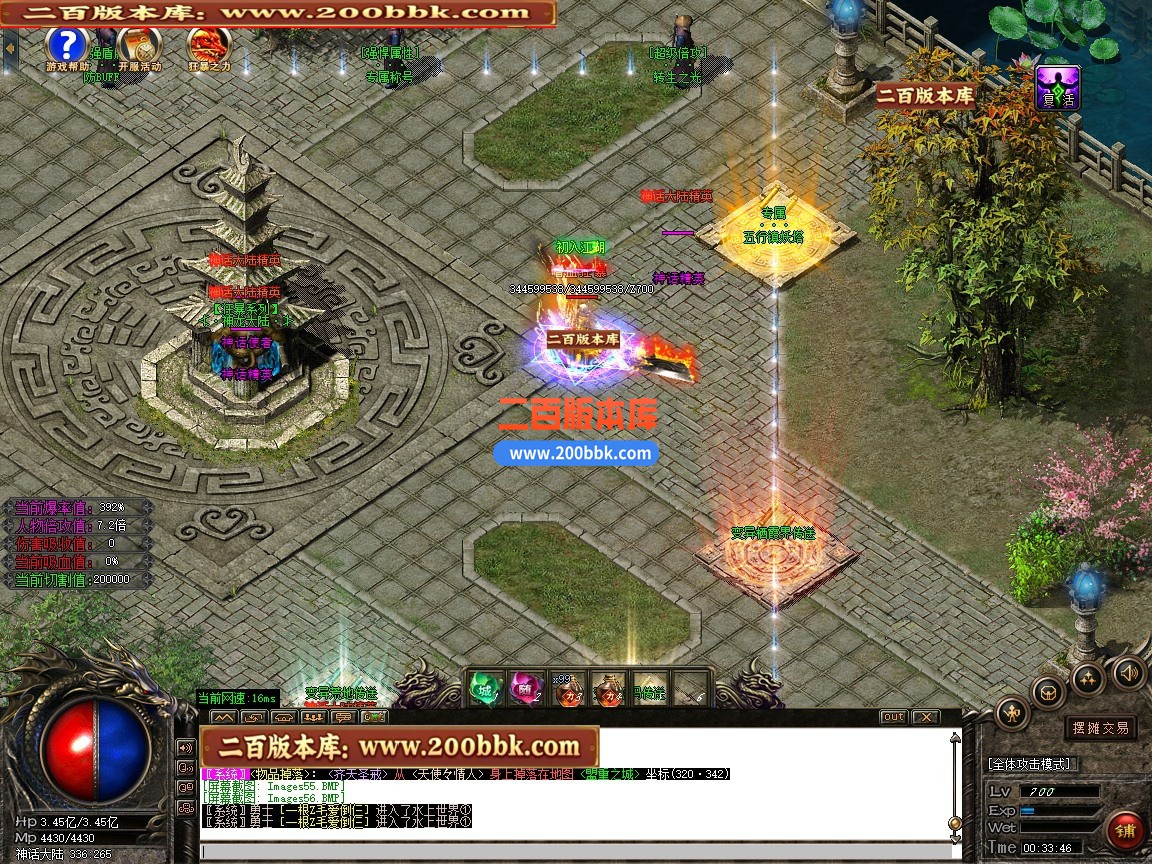Activate the 狂暴之力 dragon icon
The image size is (1152, 864).
[208, 45]
